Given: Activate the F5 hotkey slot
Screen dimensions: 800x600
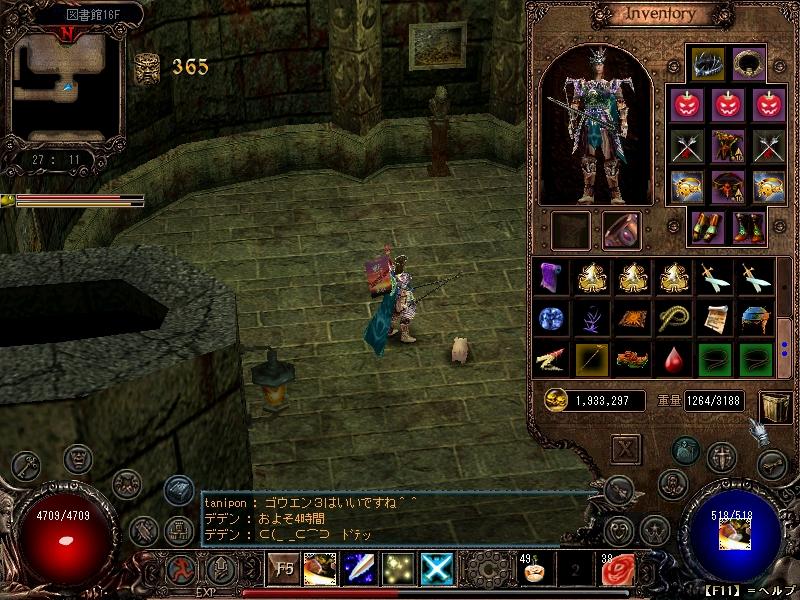Looking at the screenshot, I should point(284,570).
